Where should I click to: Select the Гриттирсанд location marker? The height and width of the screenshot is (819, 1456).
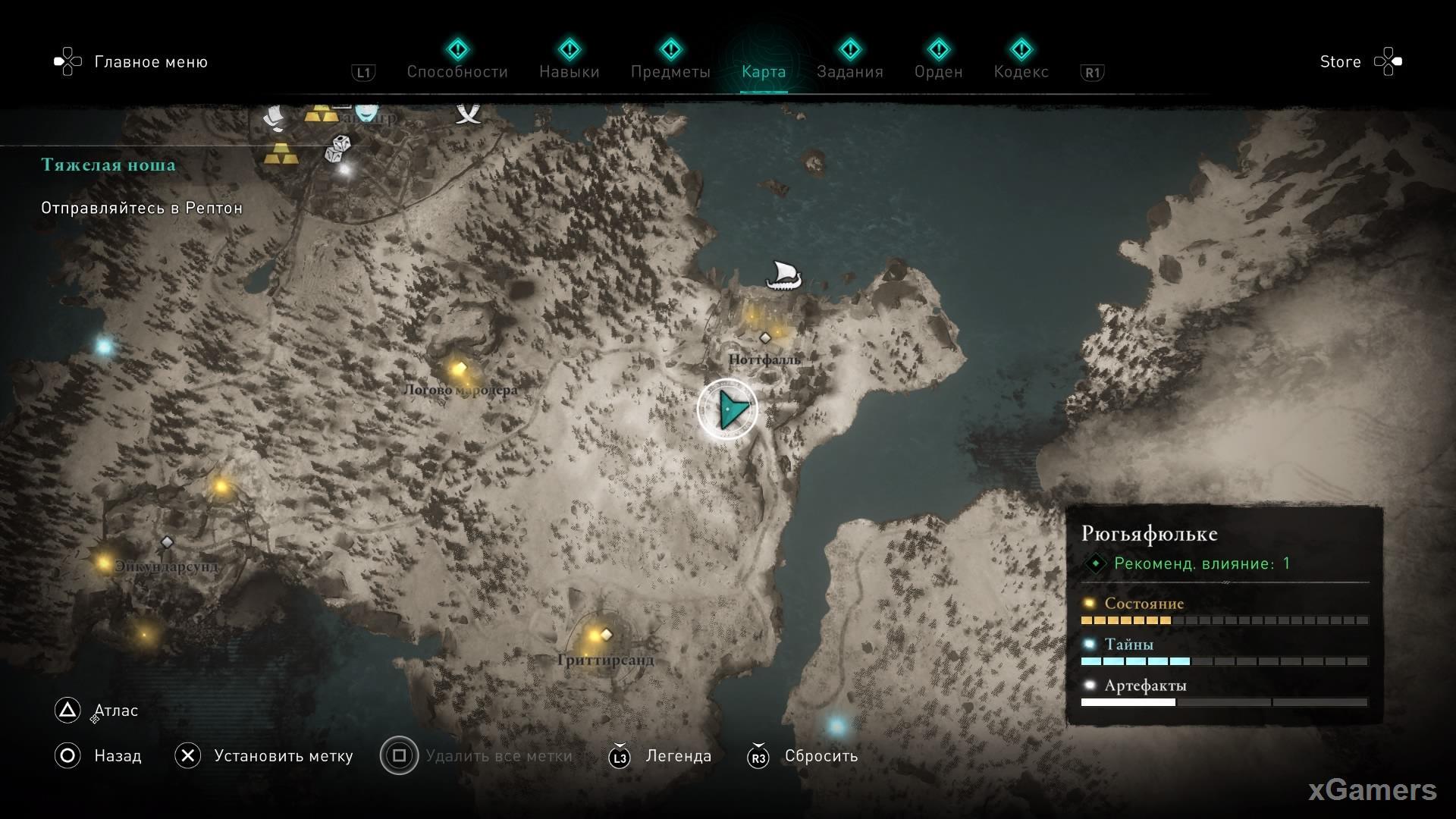pos(606,635)
